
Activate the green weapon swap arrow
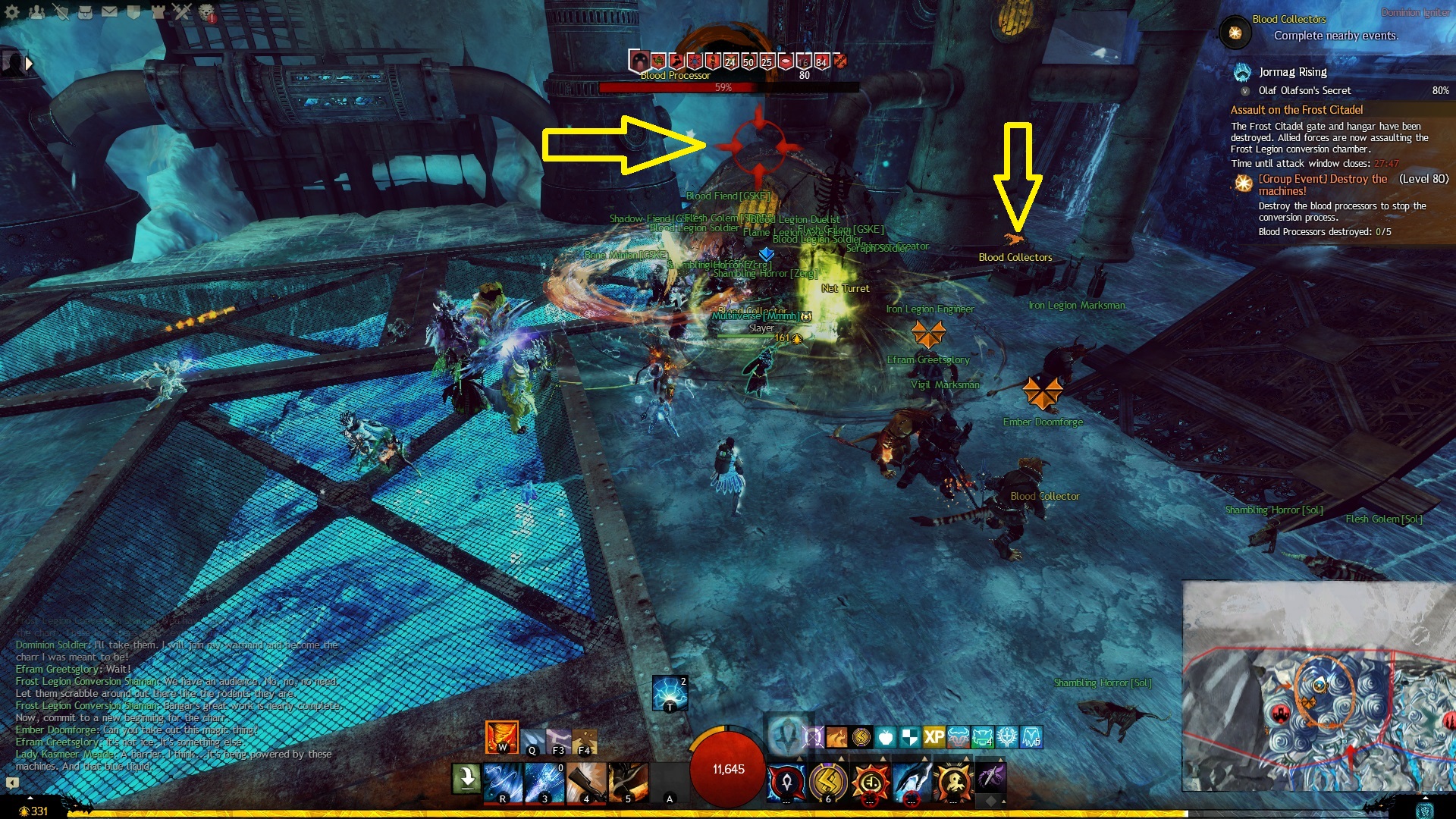[466, 778]
